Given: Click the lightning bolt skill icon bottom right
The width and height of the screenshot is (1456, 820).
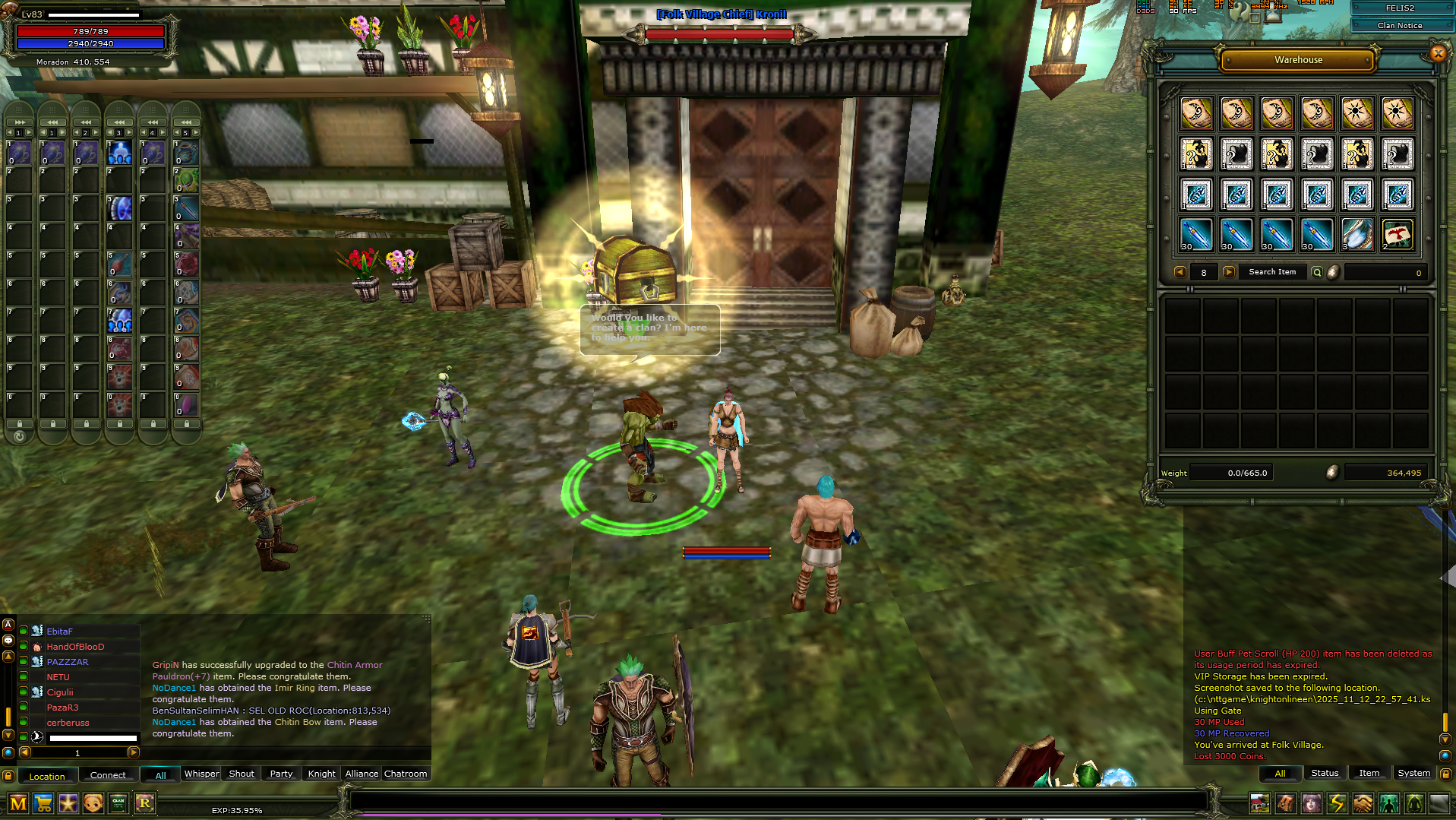Looking at the screenshot, I should (x=1336, y=803).
